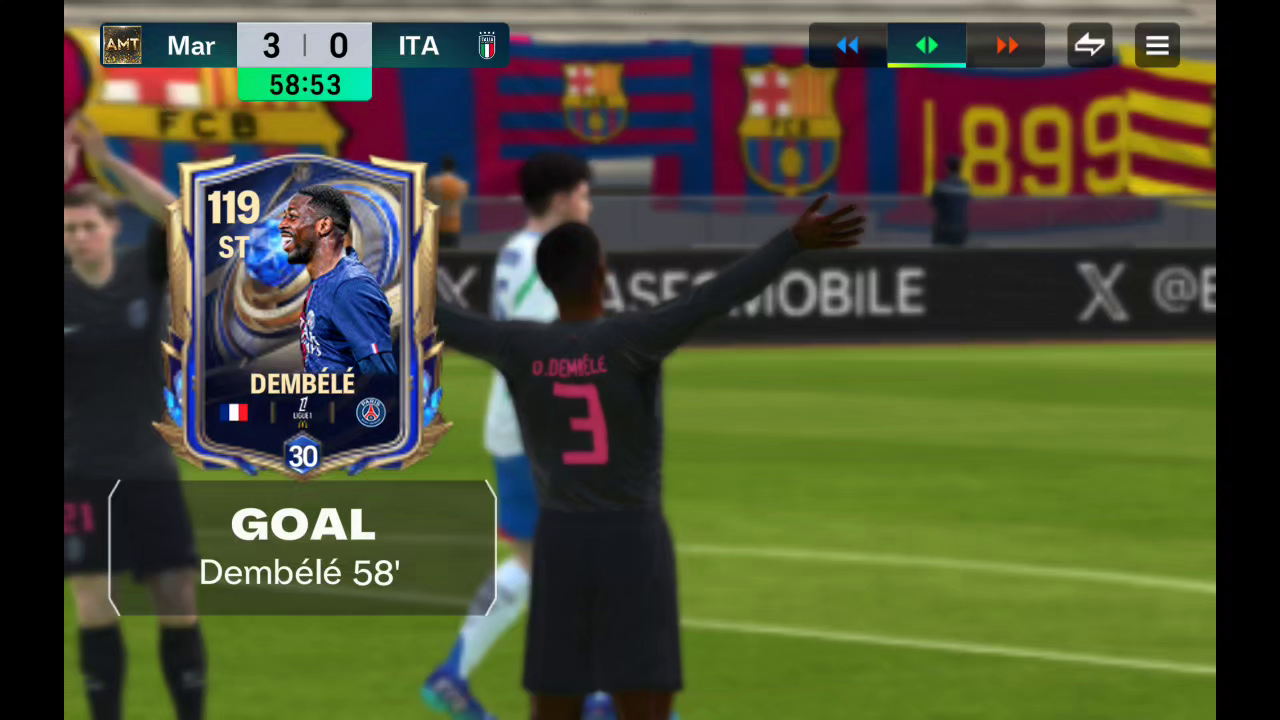Click the GOAL Dembélé 58' banner

pos(302,547)
